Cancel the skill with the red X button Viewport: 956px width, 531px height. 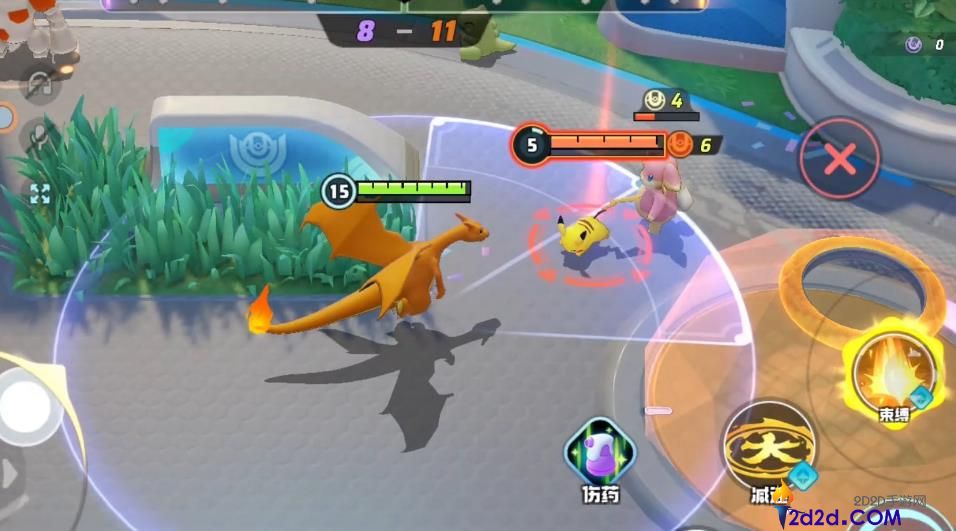839,158
